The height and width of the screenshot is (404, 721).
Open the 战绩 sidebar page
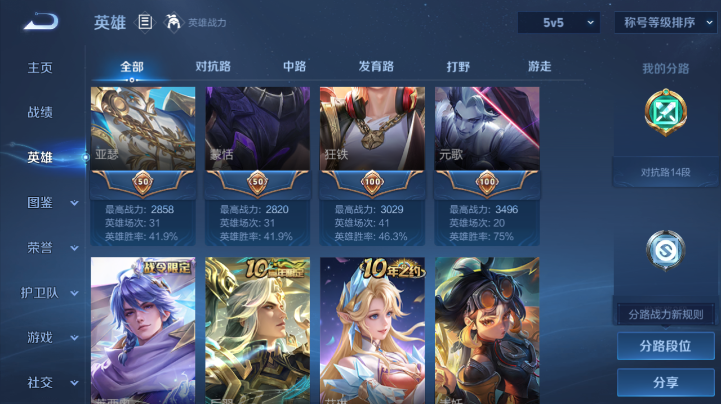[40, 112]
